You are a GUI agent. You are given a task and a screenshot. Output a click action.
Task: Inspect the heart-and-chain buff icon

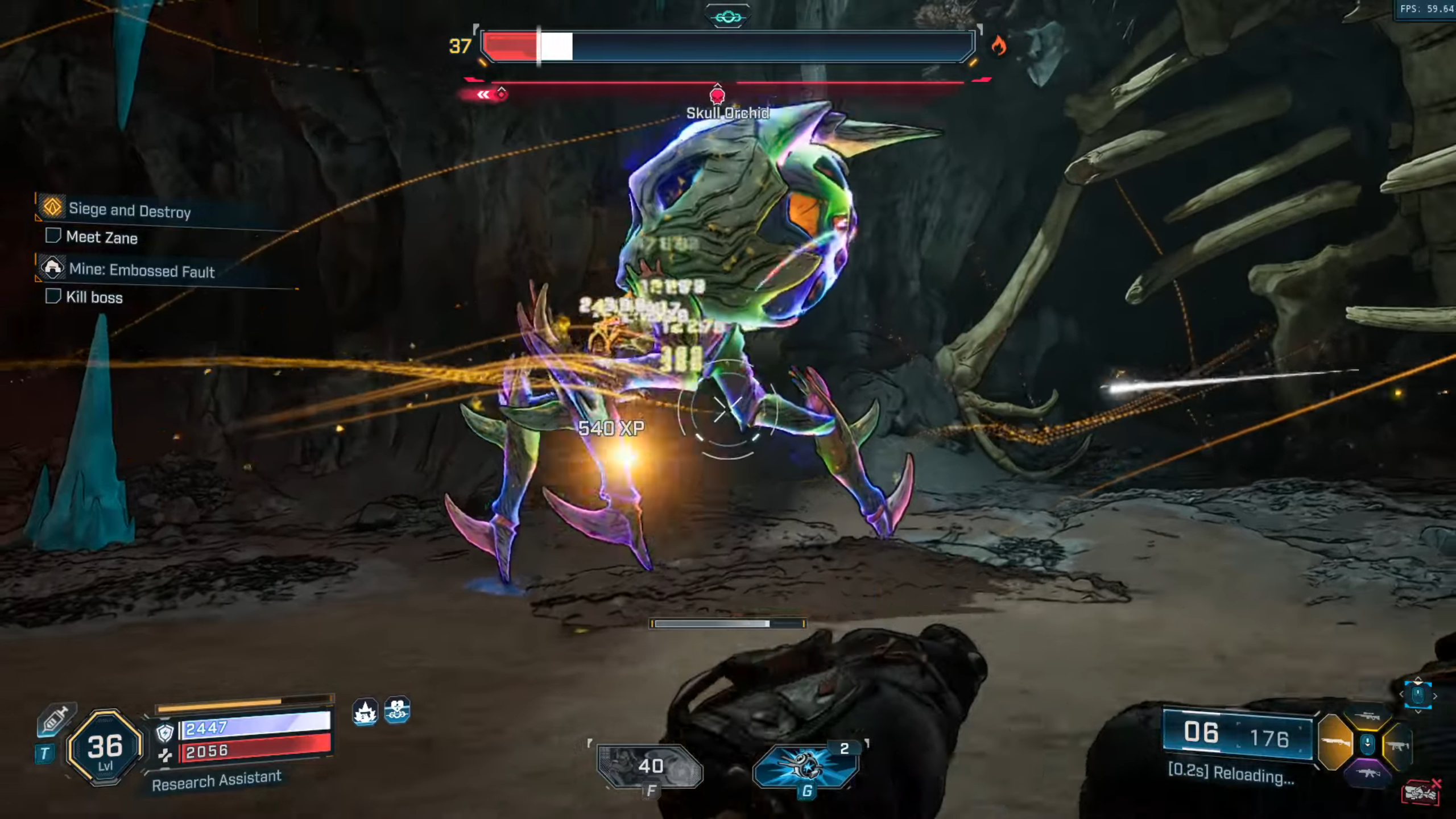pyautogui.click(x=397, y=710)
